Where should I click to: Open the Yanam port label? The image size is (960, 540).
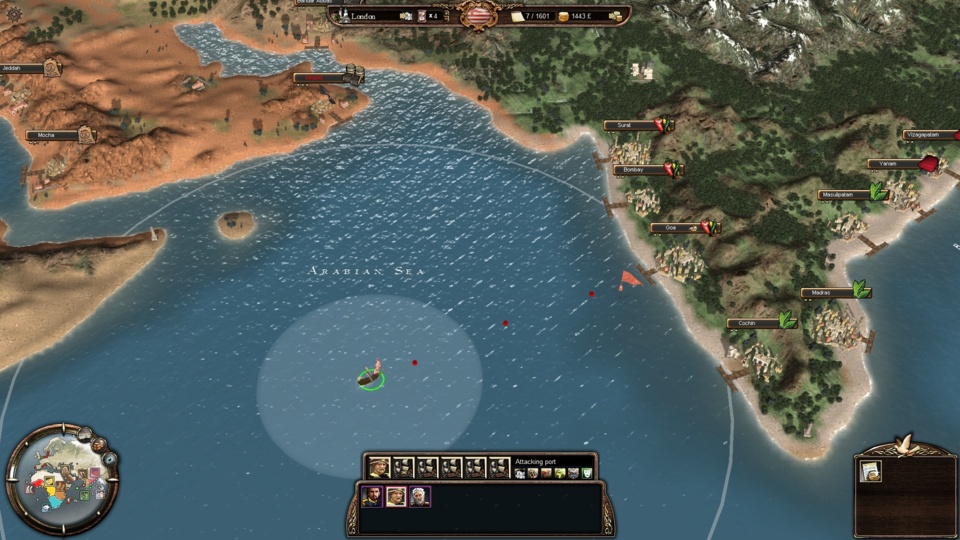pos(892,164)
